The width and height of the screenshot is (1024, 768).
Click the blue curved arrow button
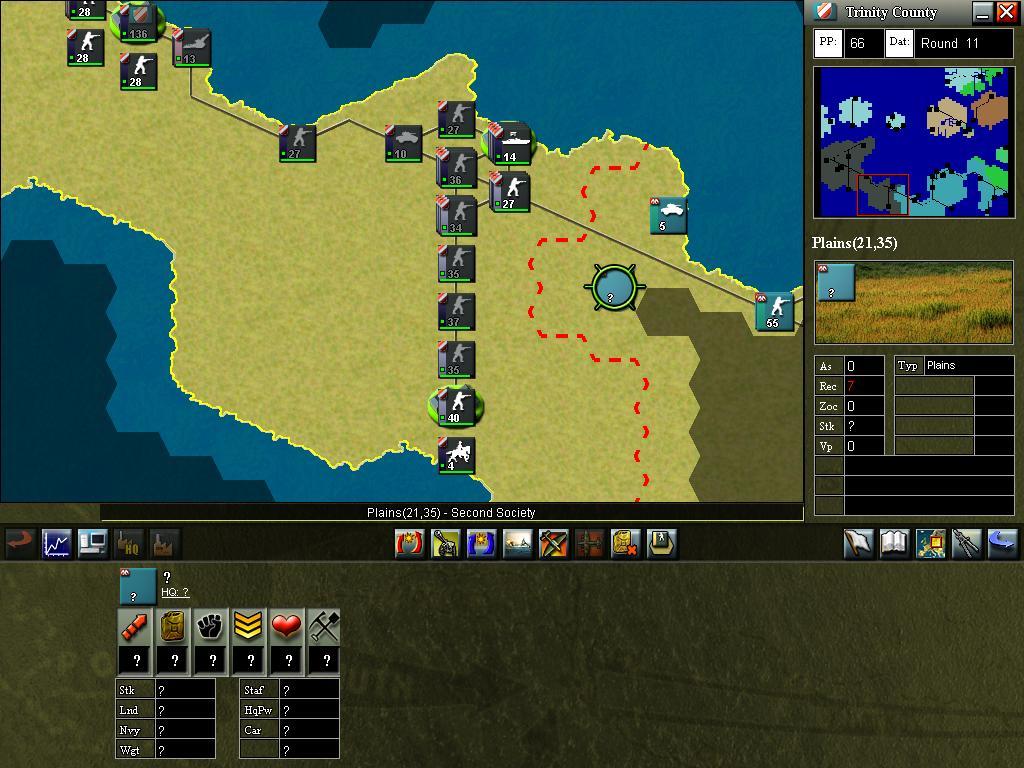coord(1002,543)
